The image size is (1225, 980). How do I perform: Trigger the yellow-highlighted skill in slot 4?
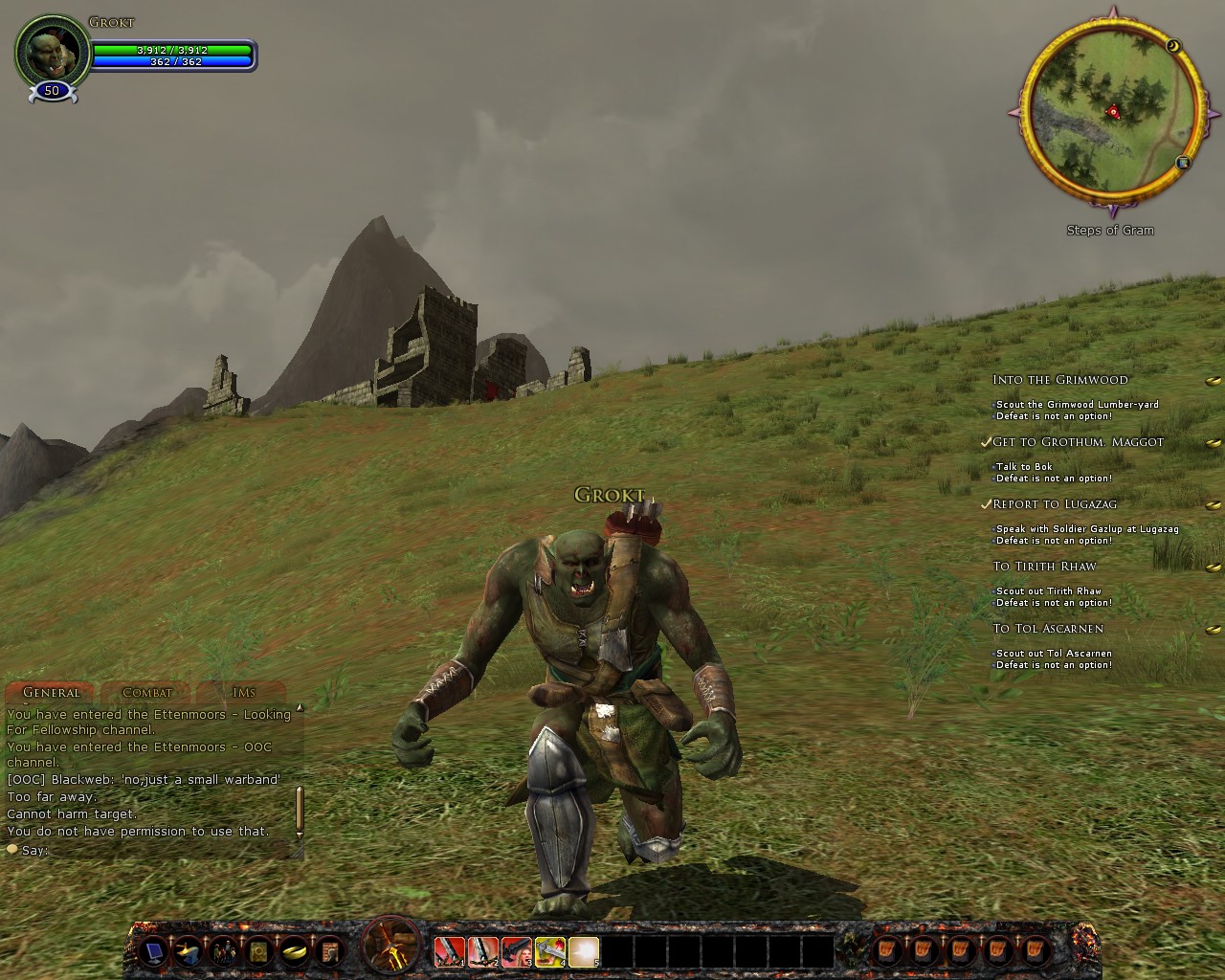coord(550,951)
